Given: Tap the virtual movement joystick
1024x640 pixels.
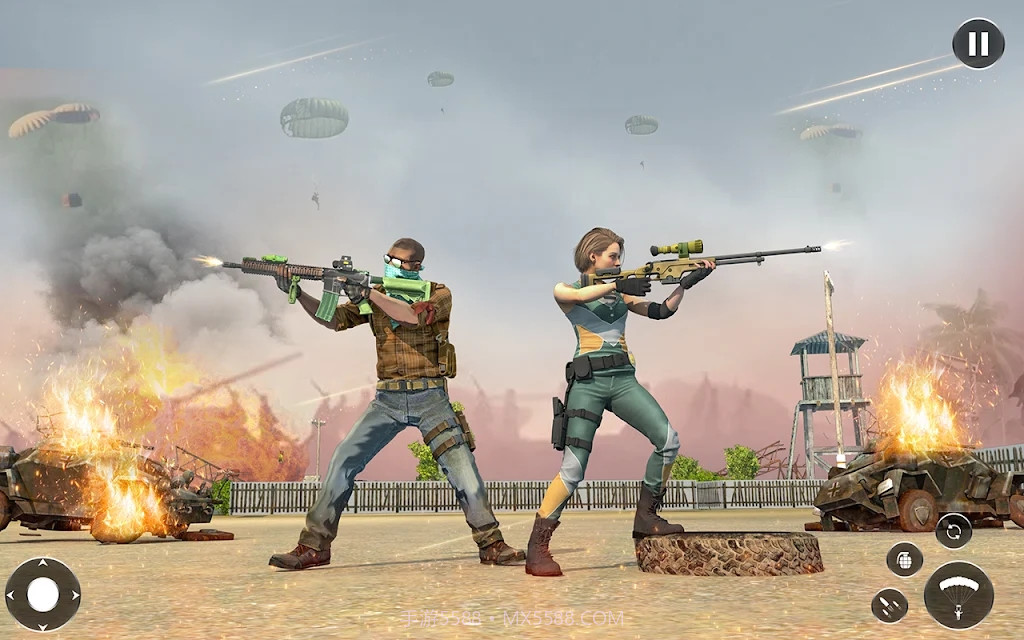Looking at the screenshot, I should click(x=43, y=594).
